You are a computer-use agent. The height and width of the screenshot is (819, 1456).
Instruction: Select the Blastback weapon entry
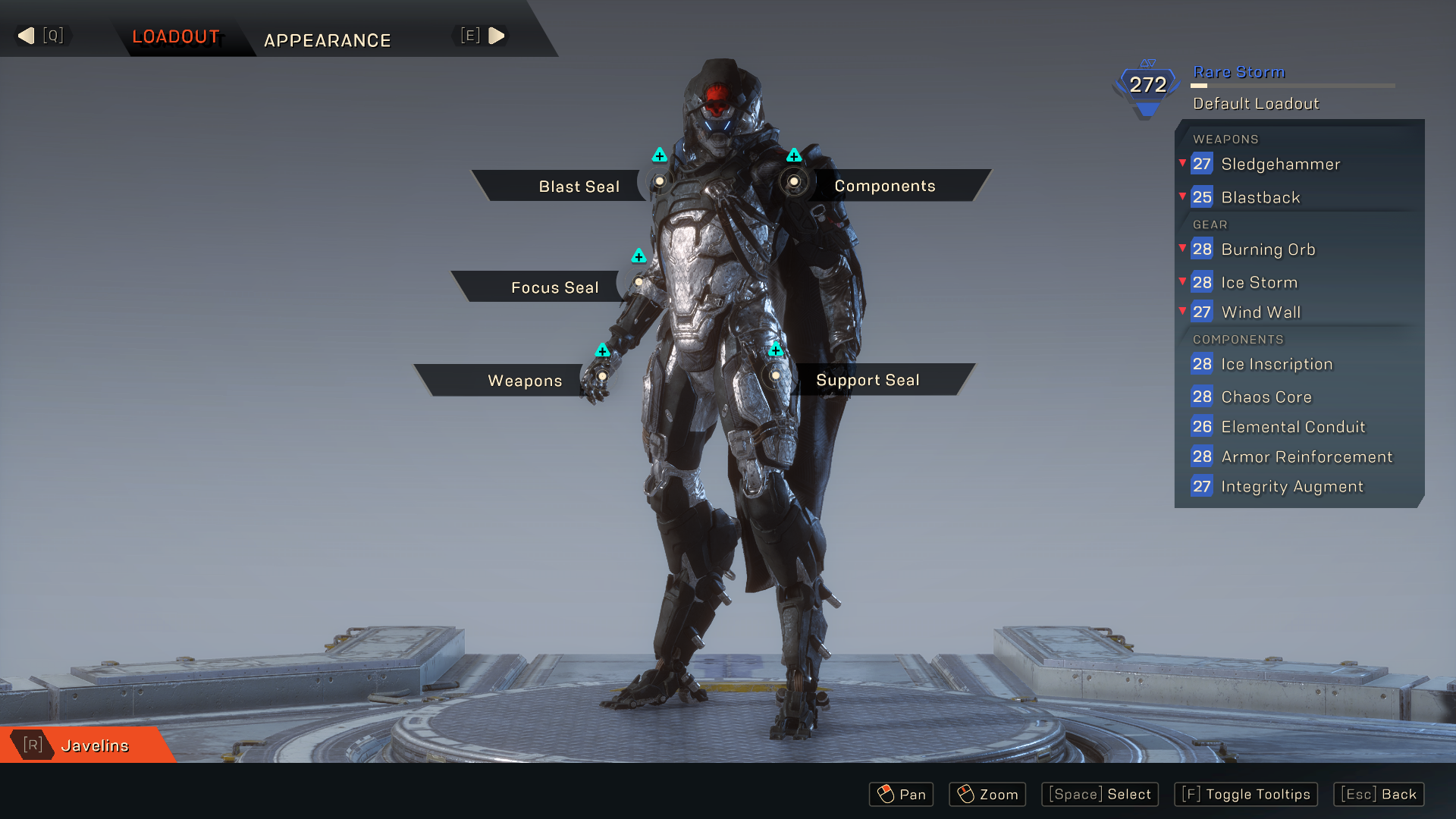(x=1260, y=197)
